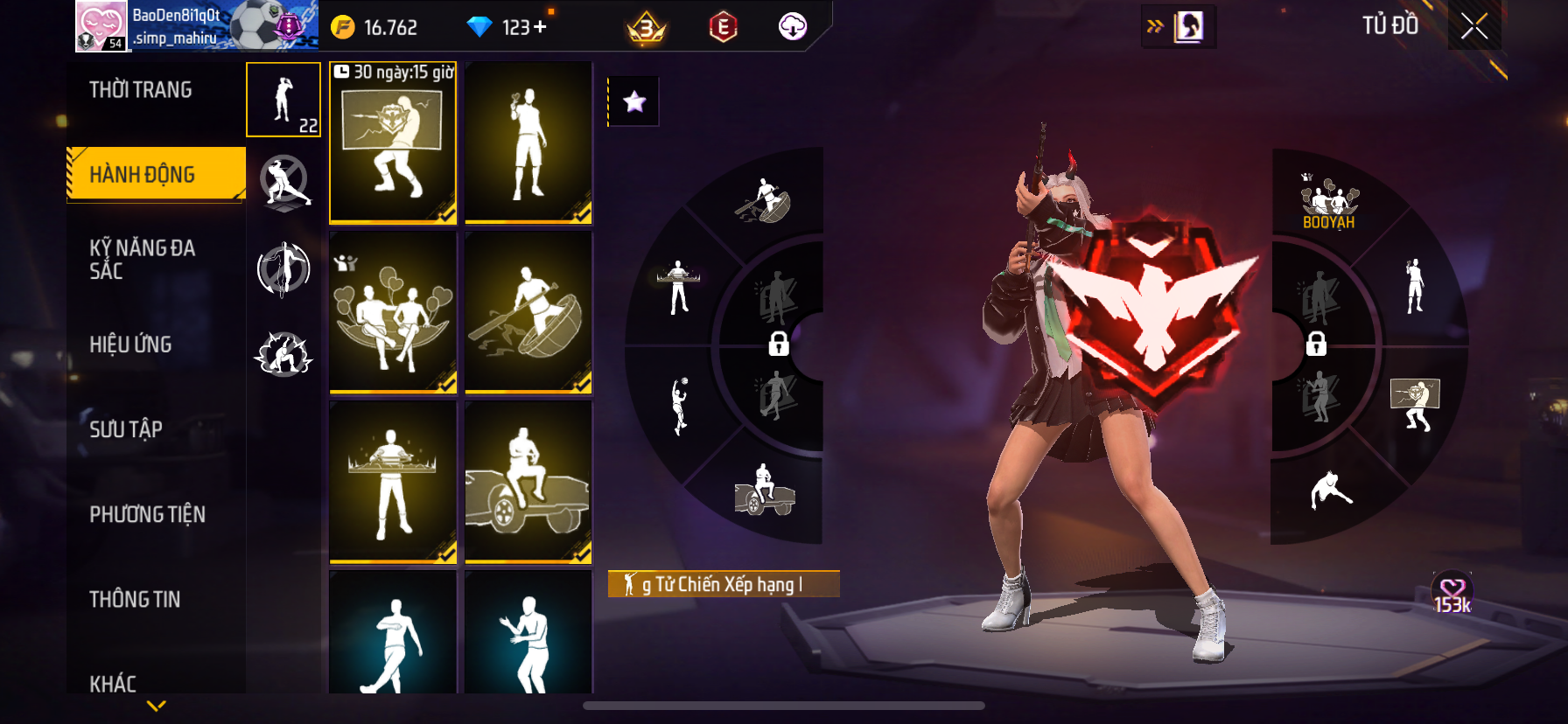This screenshot has width=1568, height=724.
Task: Switch to Kỹ Năng Đa Sắc
Action: click(142, 260)
